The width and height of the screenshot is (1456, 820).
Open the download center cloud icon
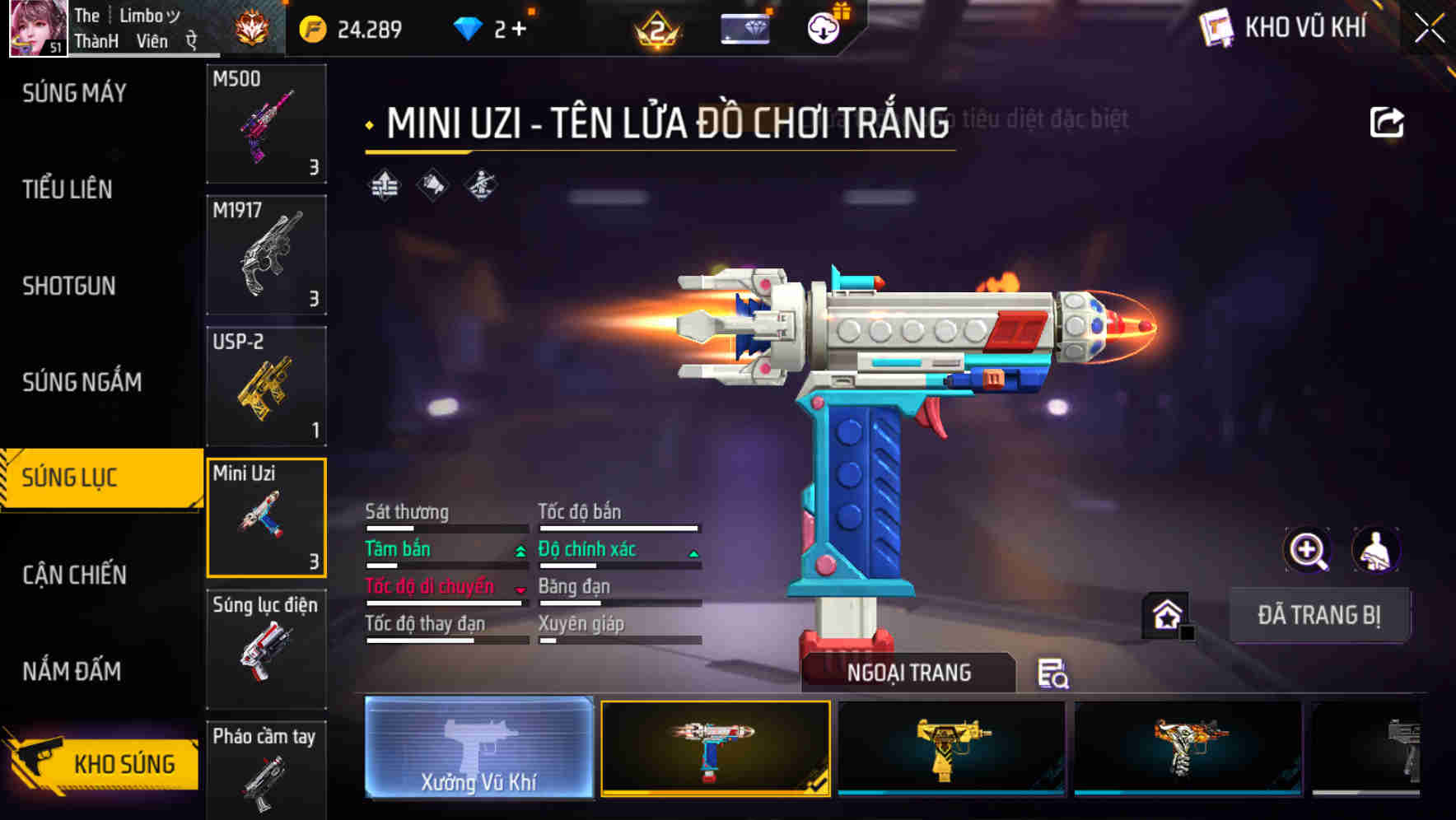[x=823, y=29]
